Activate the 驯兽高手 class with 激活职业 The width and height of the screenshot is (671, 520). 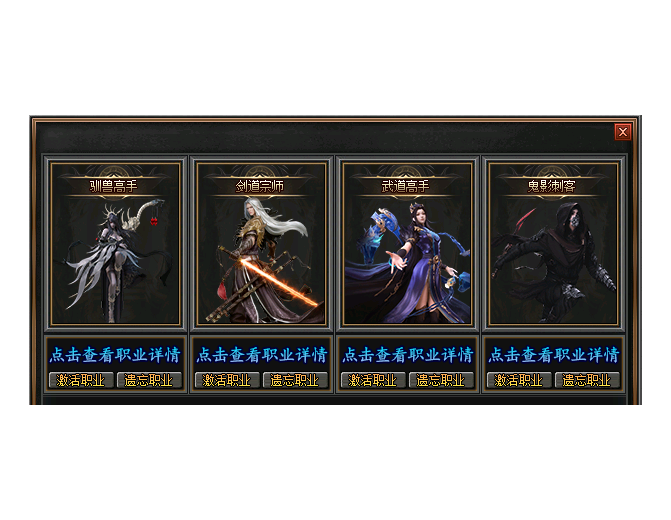[x=81, y=380]
